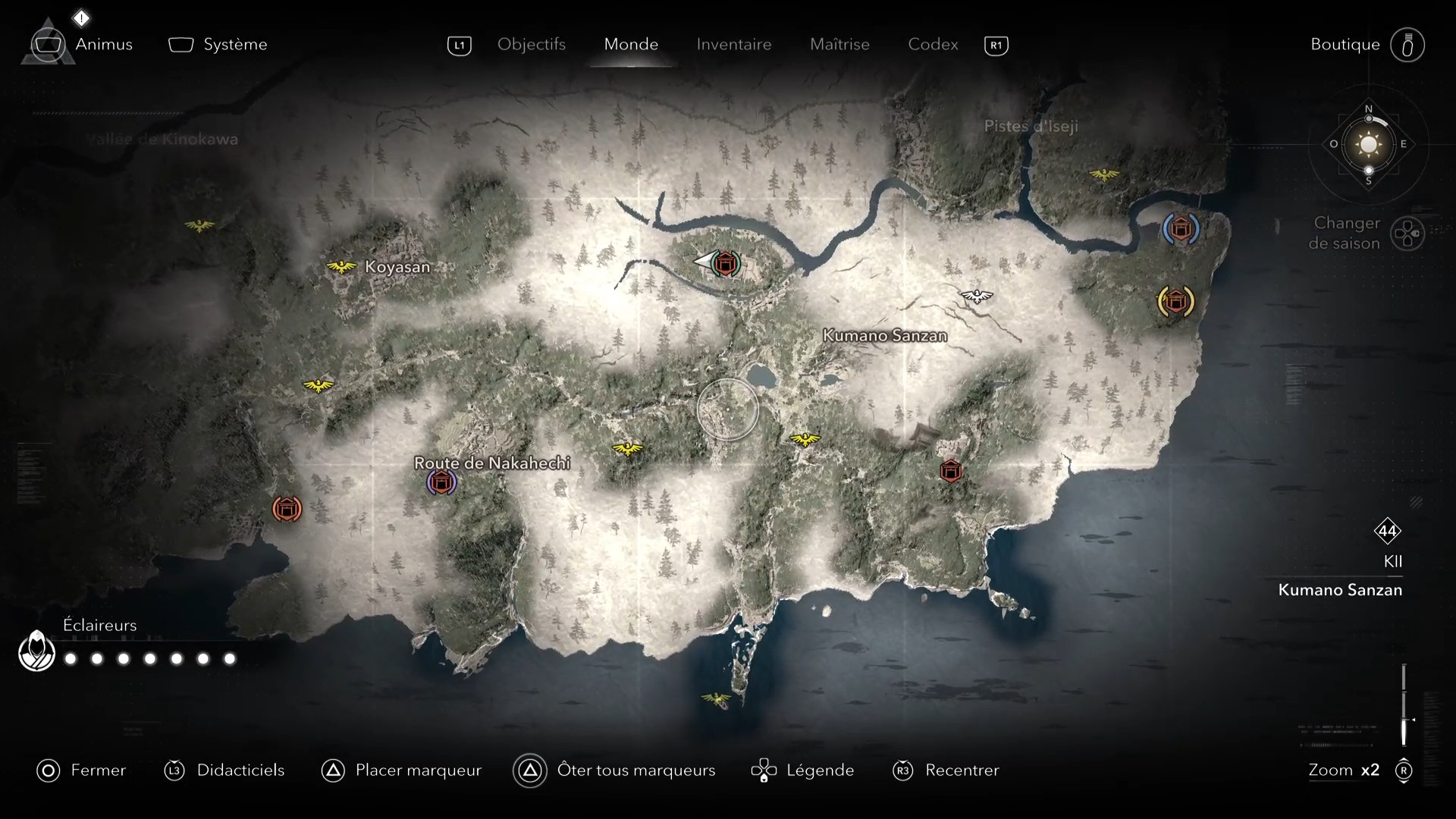Open the Maîtrise menu
This screenshot has height=819, width=1456.
[x=839, y=44]
